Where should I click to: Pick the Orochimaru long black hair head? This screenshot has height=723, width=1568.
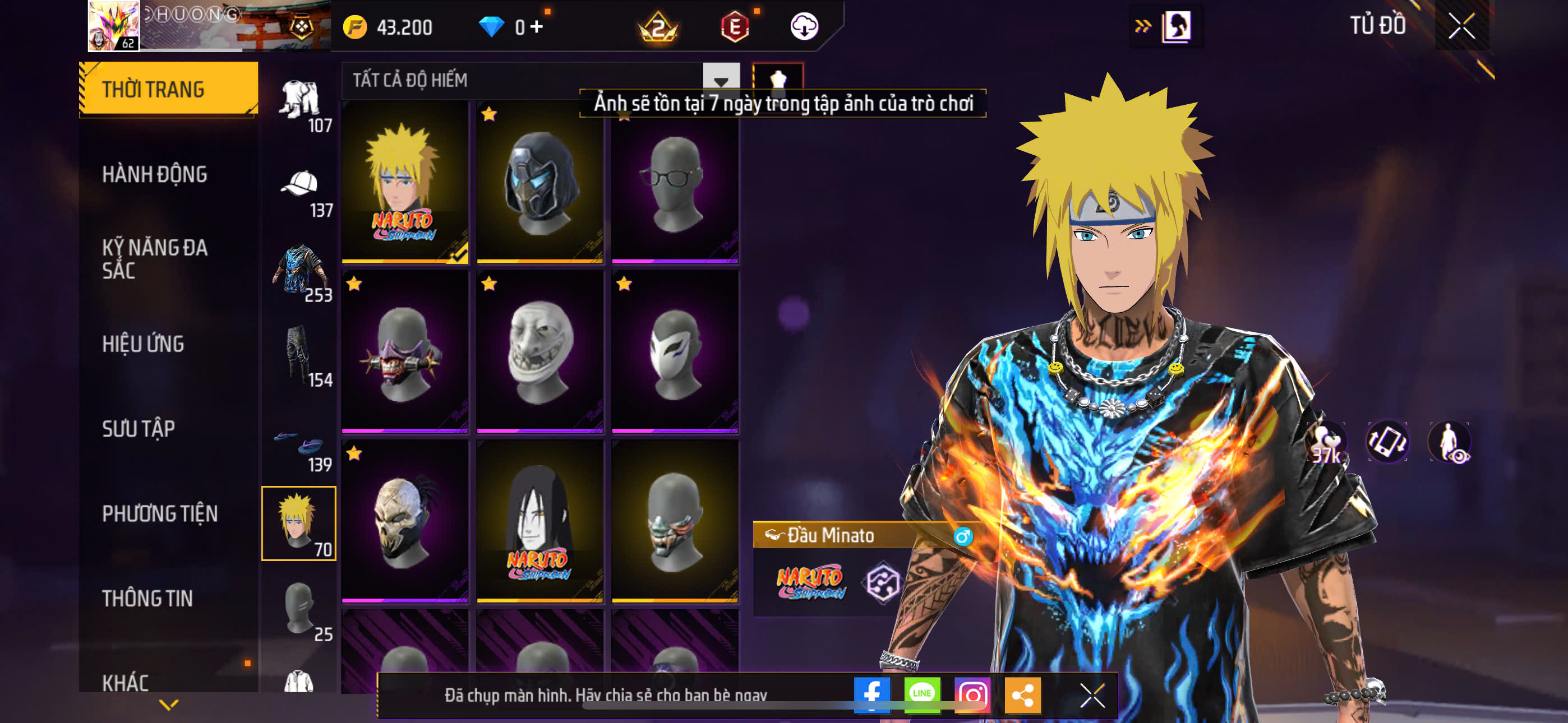click(x=539, y=521)
